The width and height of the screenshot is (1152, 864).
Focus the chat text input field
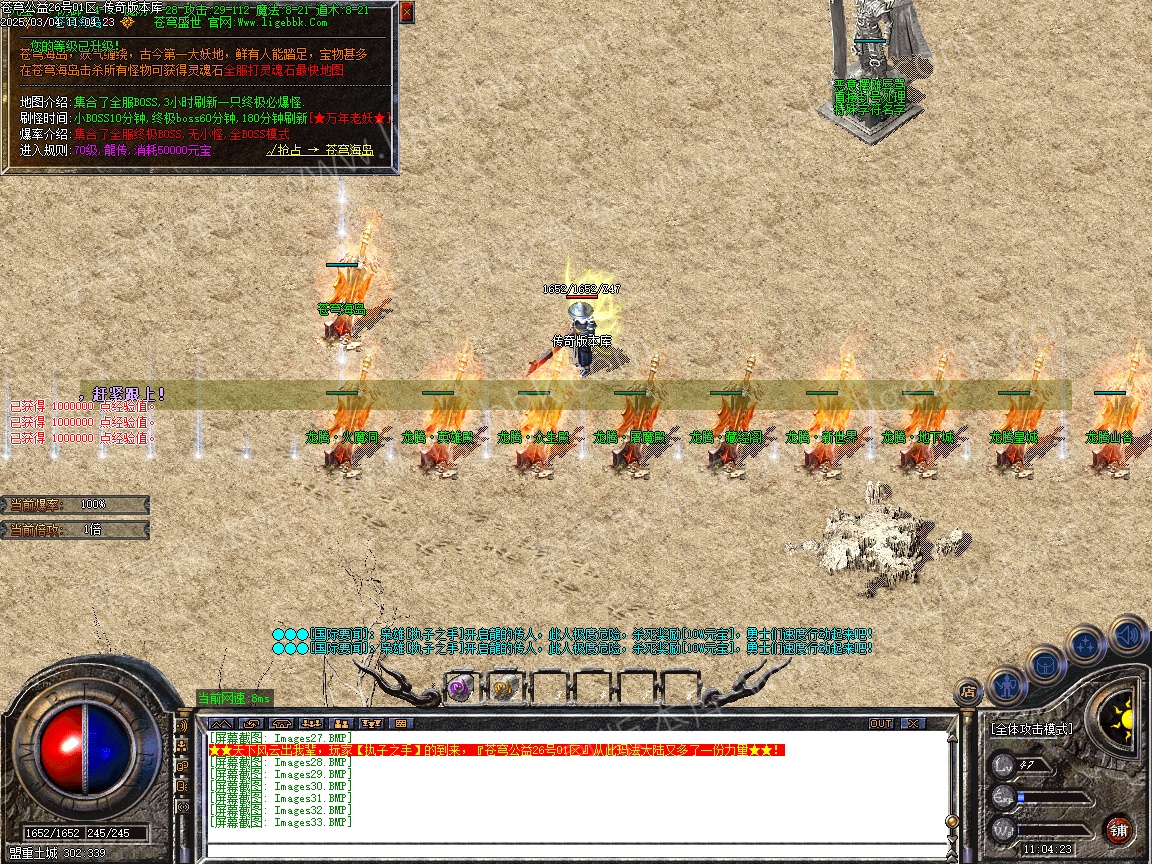click(x=575, y=850)
